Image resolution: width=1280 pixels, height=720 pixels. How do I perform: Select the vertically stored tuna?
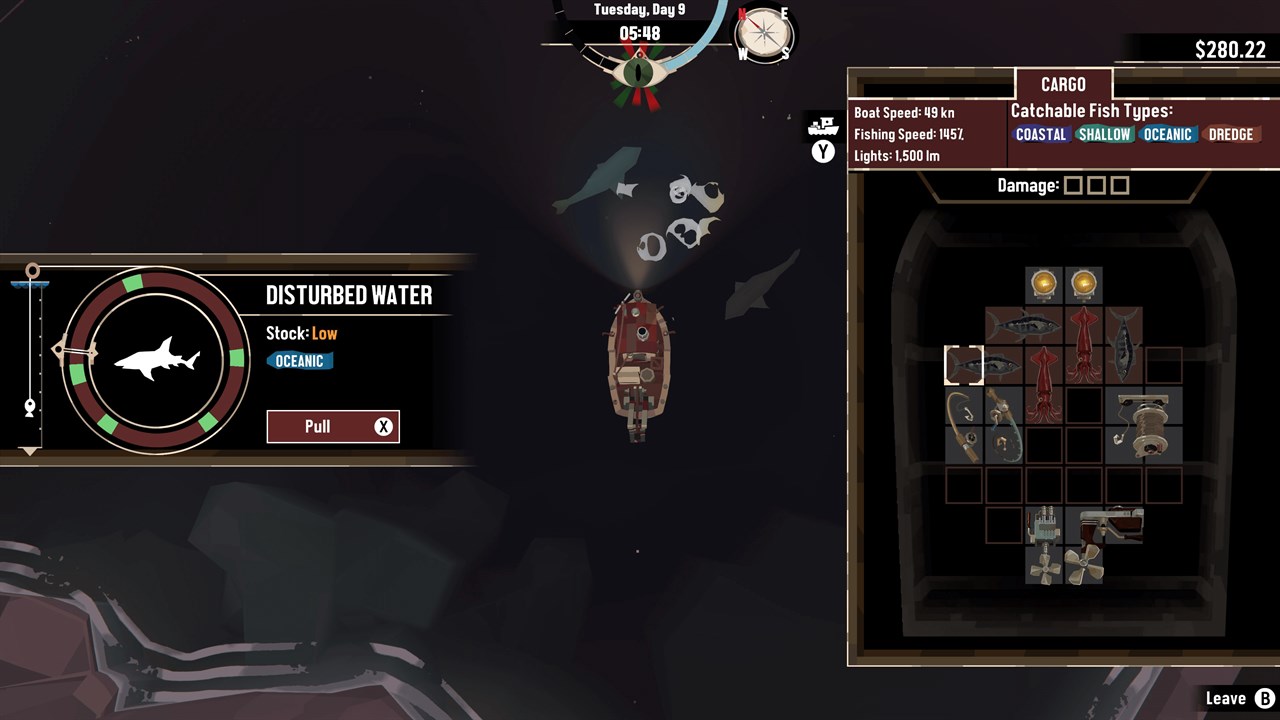[1124, 346]
